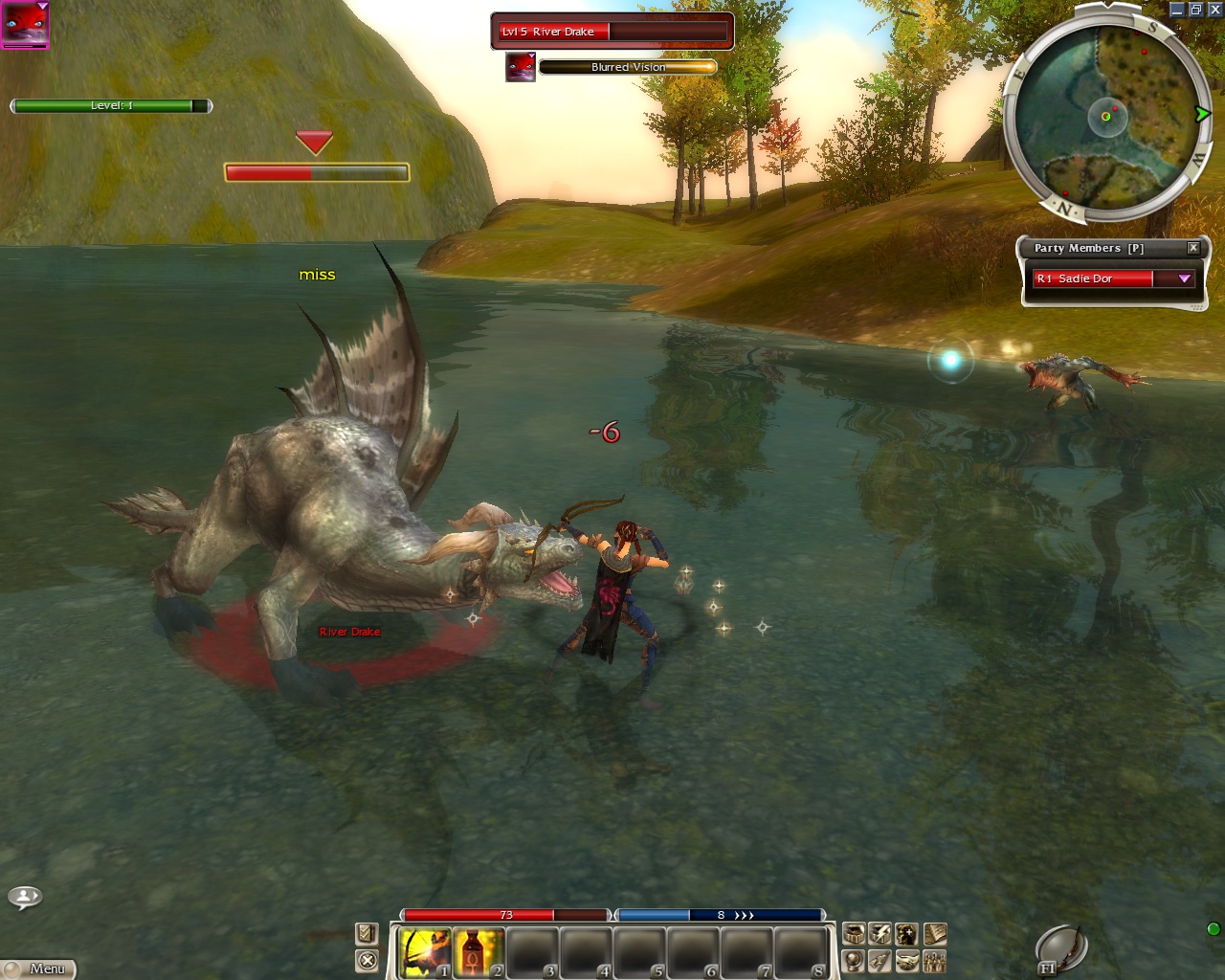Select the River Drake target portrait
Viewport: 1225px width, 980px height.
click(x=521, y=67)
